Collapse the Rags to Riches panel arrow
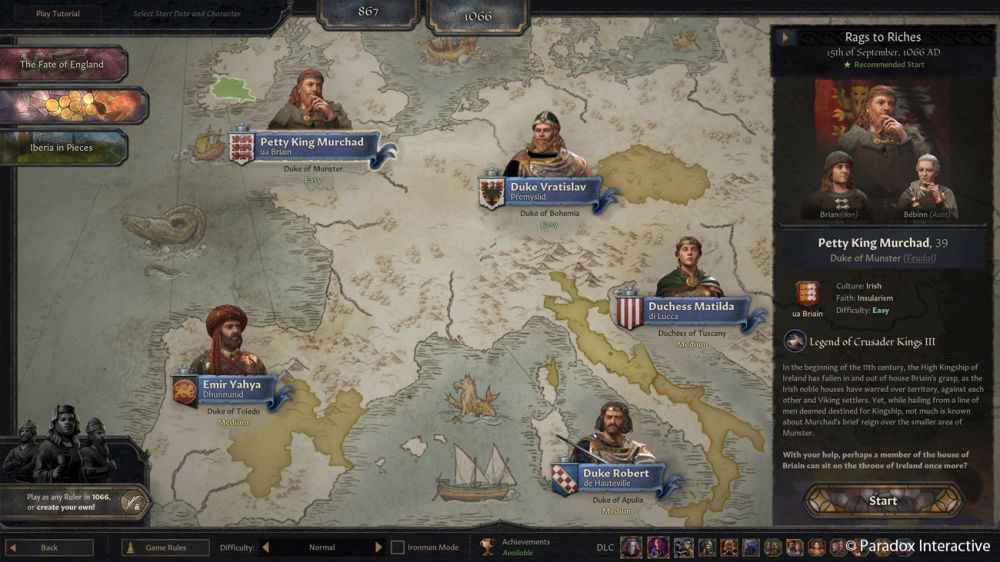The width and height of the screenshot is (1000, 562). (x=786, y=38)
